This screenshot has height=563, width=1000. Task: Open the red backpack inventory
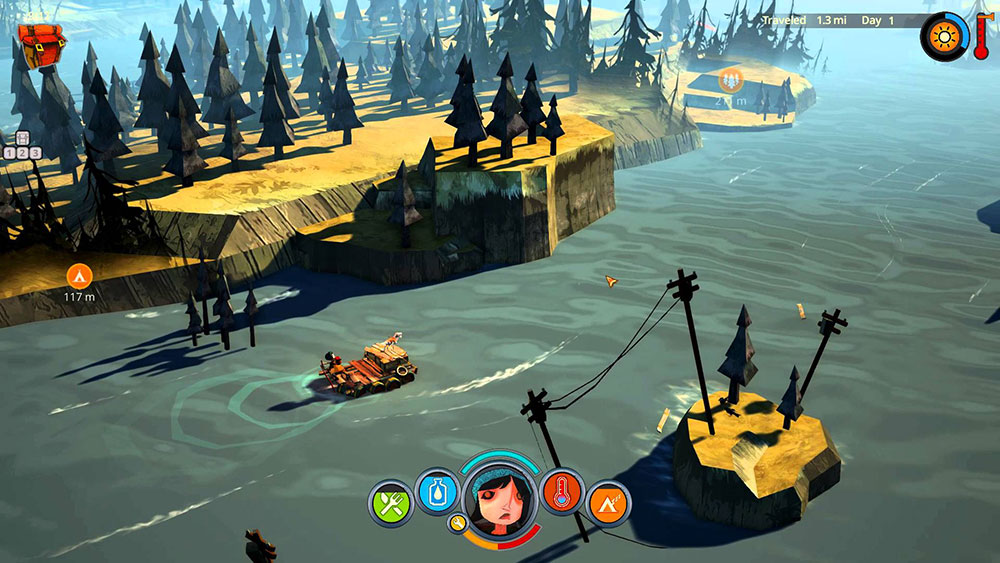tap(38, 46)
